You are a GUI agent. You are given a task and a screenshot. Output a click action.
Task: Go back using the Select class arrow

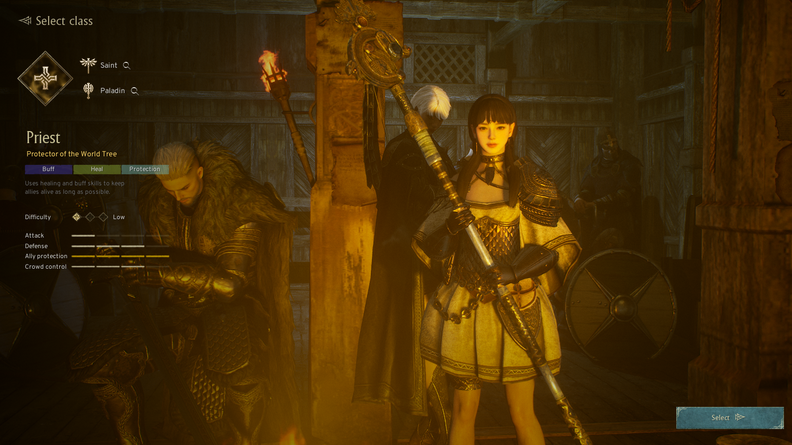(x=25, y=21)
